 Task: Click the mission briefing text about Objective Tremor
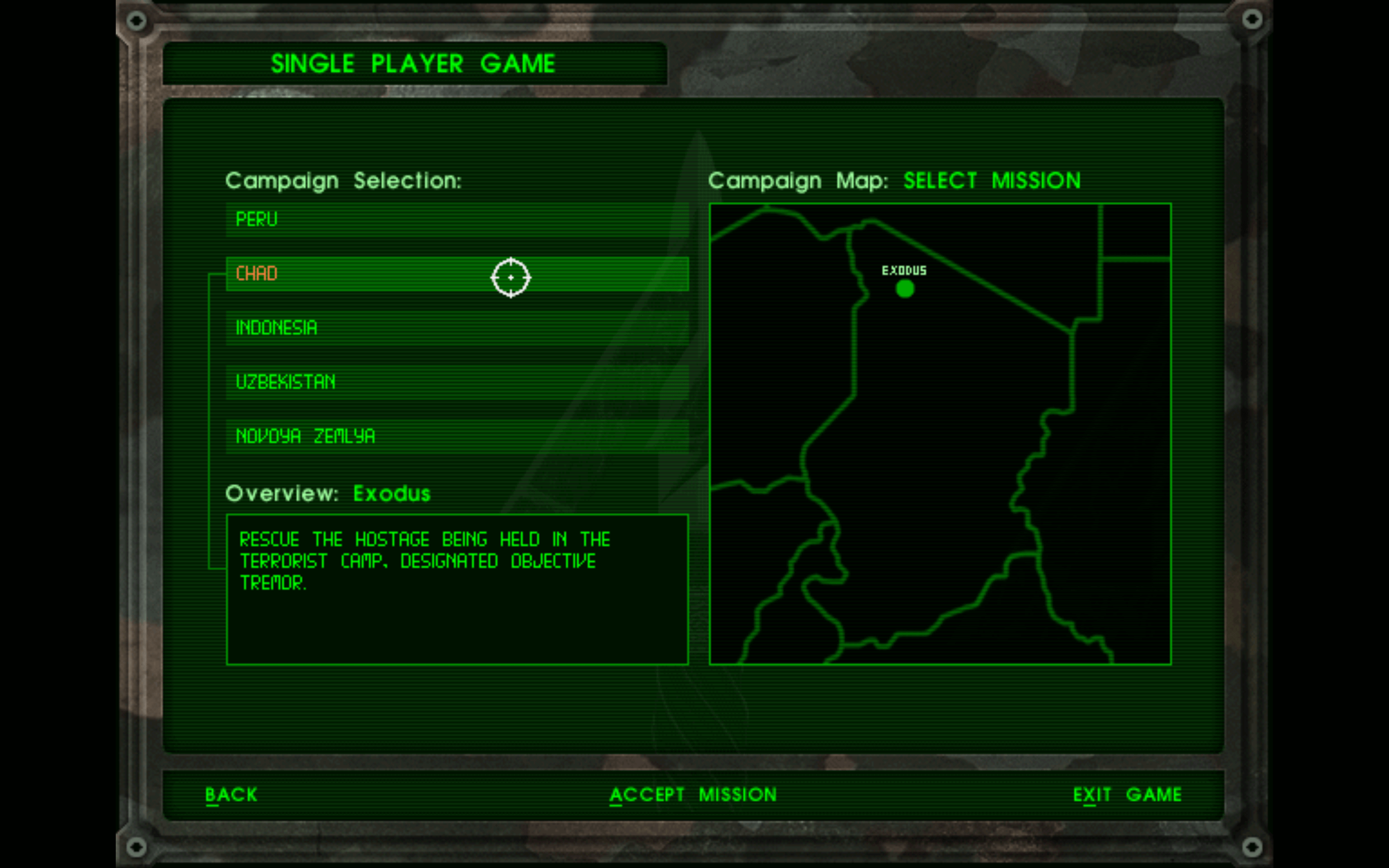[x=425, y=561]
